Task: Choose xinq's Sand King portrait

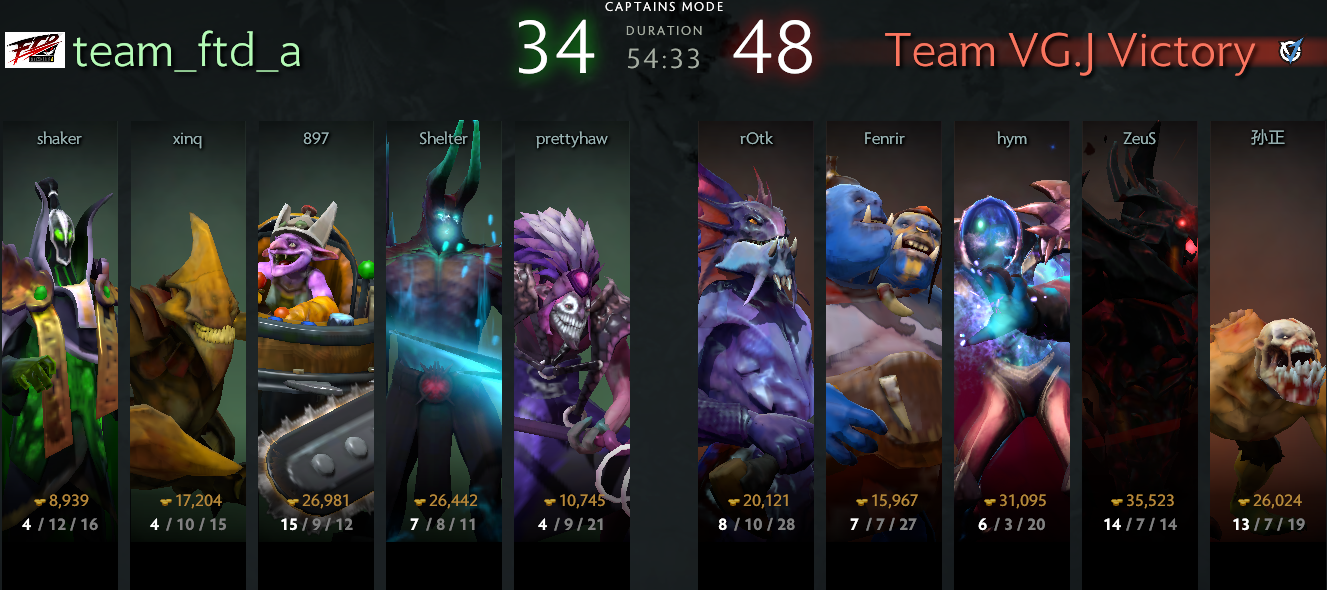Action: pyautogui.click(x=187, y=320)
